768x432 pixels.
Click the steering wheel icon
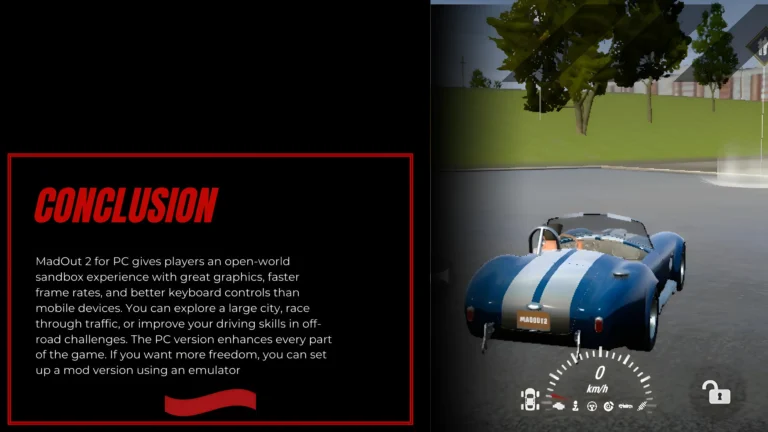[x=592, y=406]
